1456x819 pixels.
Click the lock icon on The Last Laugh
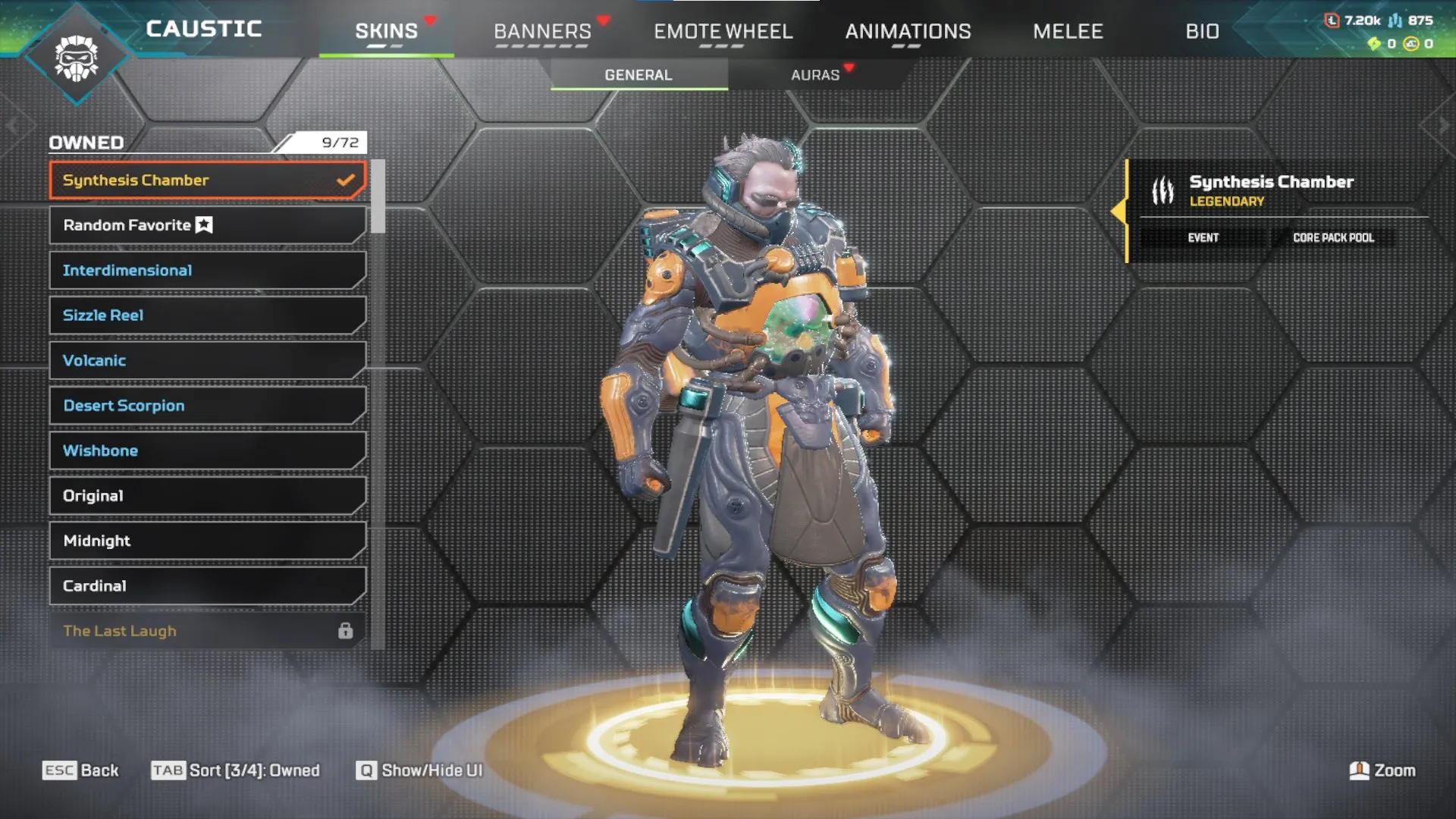(347, 630)
